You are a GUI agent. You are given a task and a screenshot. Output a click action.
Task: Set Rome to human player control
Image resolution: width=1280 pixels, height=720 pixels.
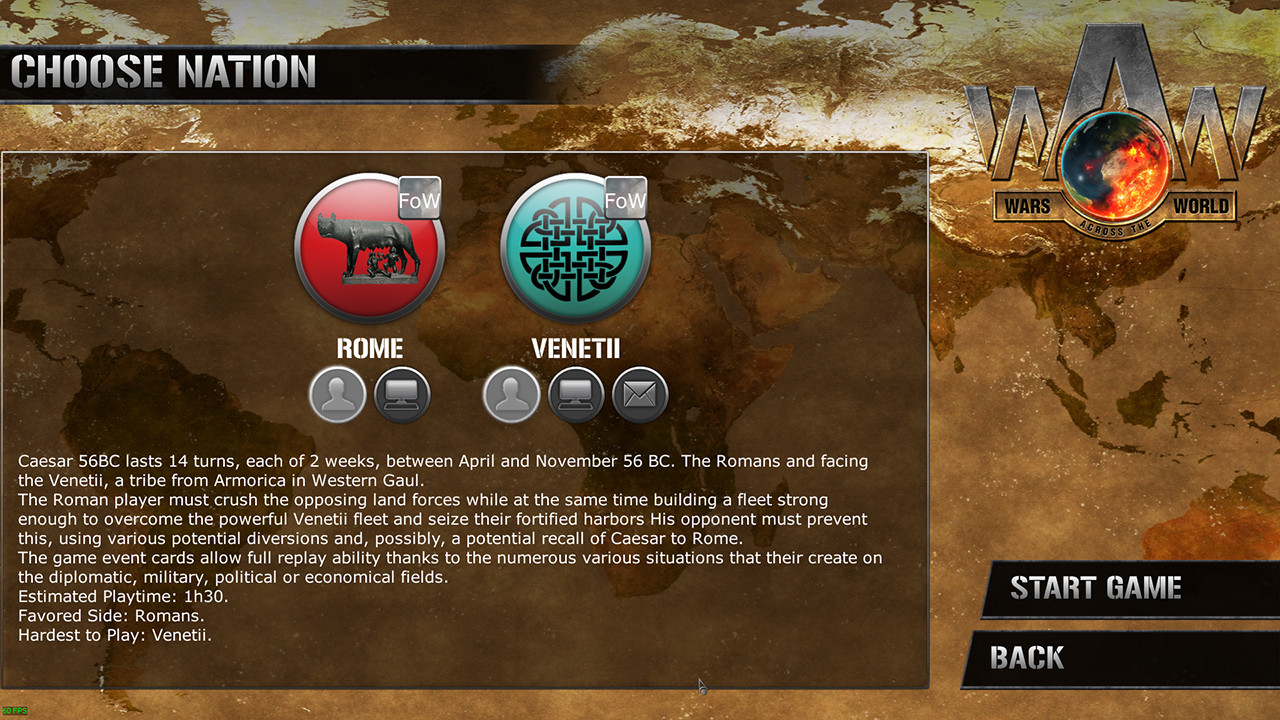336,394
